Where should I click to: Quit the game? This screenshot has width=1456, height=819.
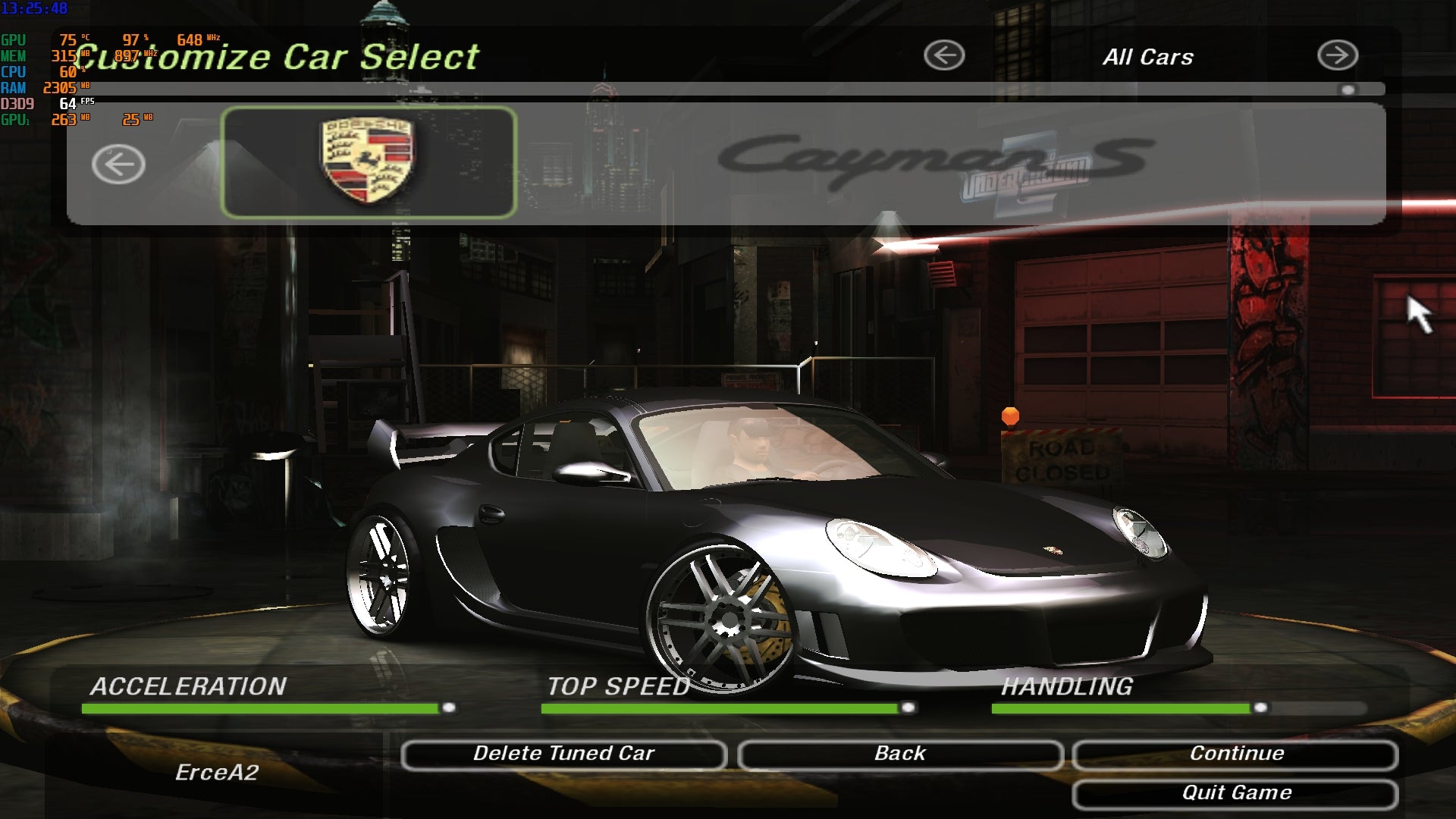click(x=1235, y=794)
